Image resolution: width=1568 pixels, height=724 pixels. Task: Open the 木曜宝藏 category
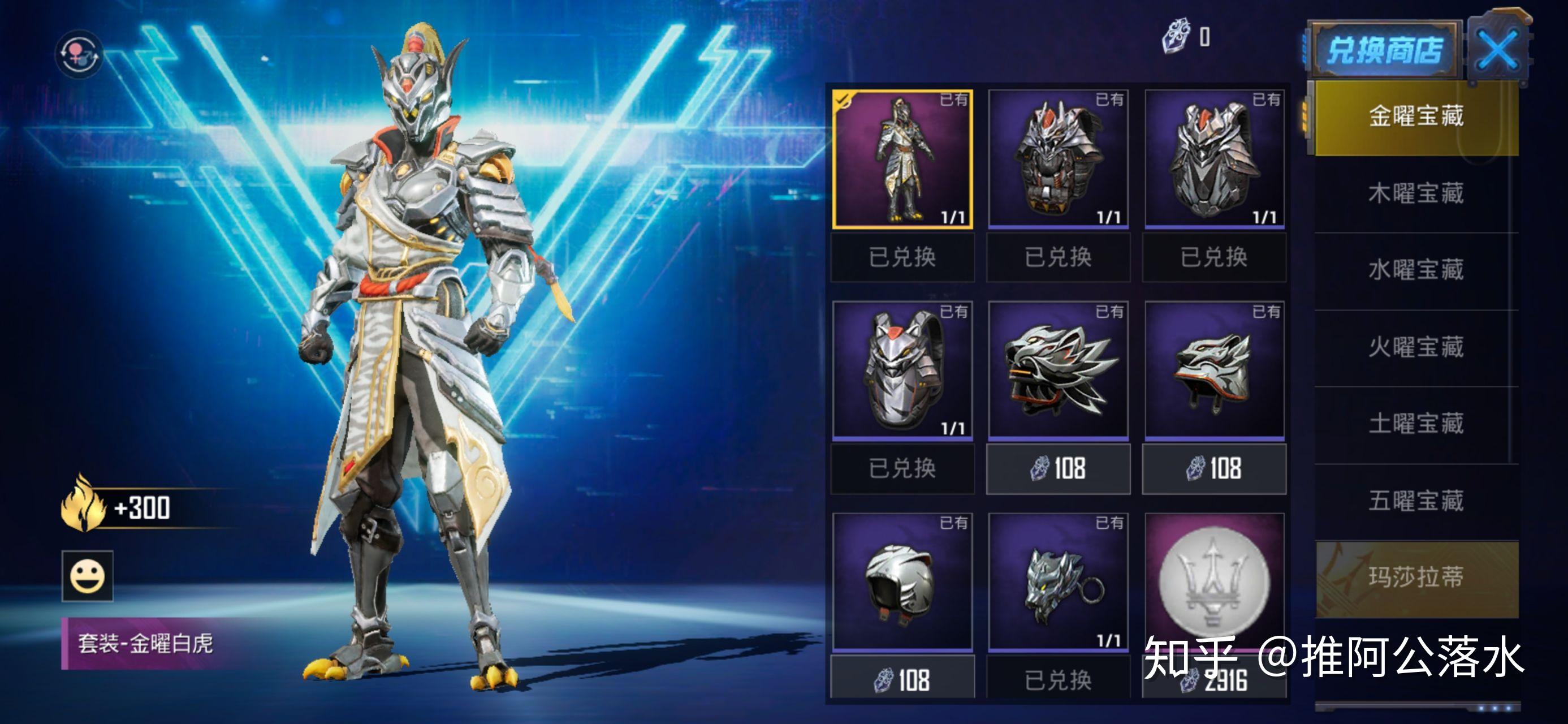[x=1416, y=193]
